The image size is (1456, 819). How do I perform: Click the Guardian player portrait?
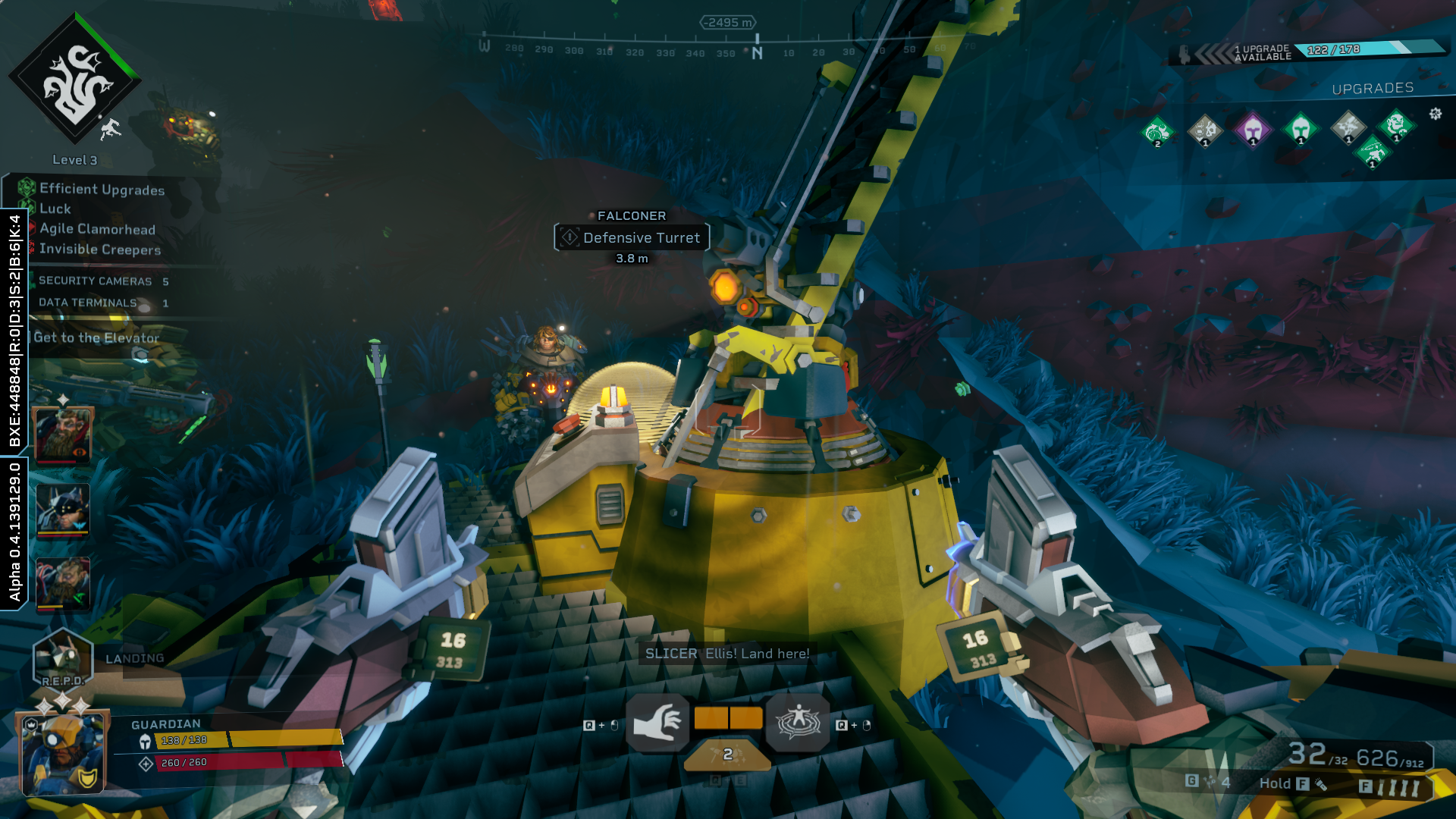(x=63, y=752)
